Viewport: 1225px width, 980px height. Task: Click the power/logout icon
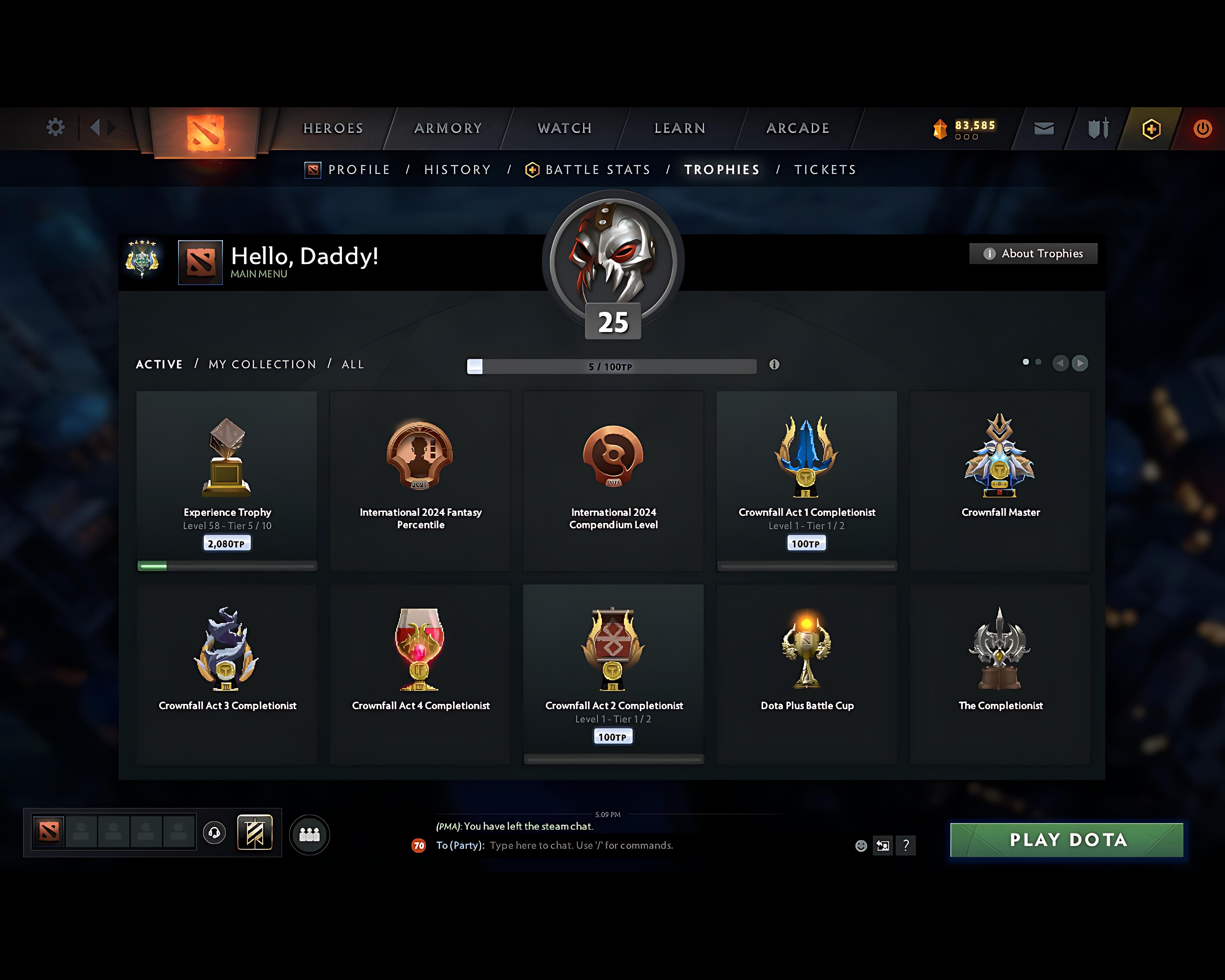point(1203,128)
